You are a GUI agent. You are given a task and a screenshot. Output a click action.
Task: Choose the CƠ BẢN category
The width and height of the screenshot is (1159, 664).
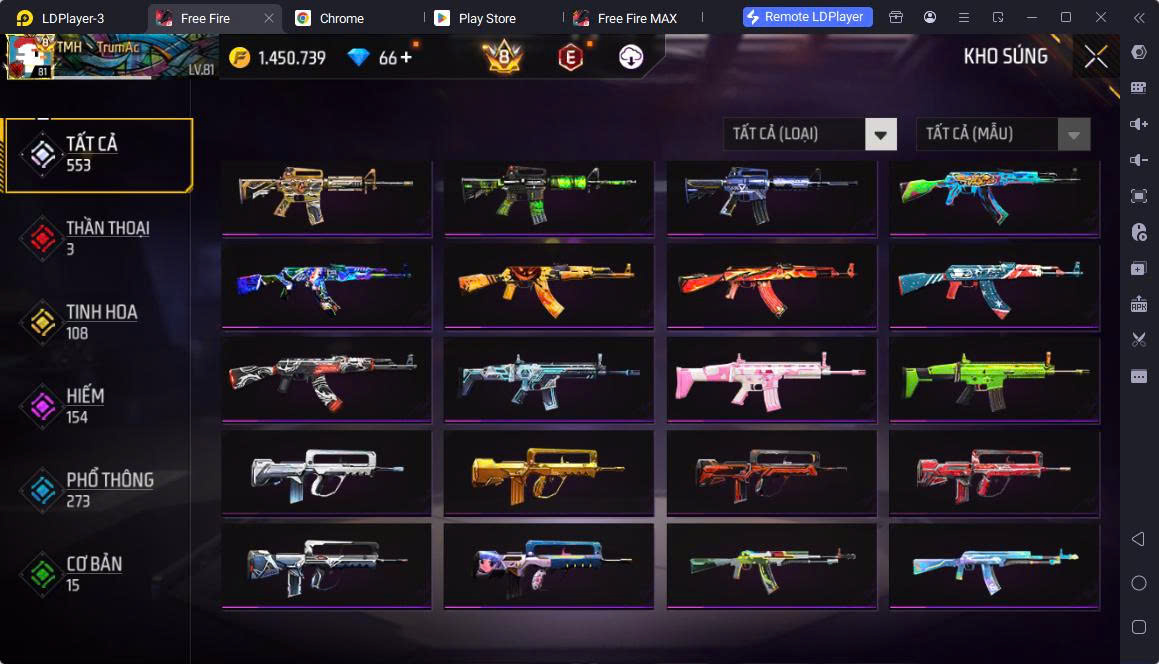coord(98,574)
